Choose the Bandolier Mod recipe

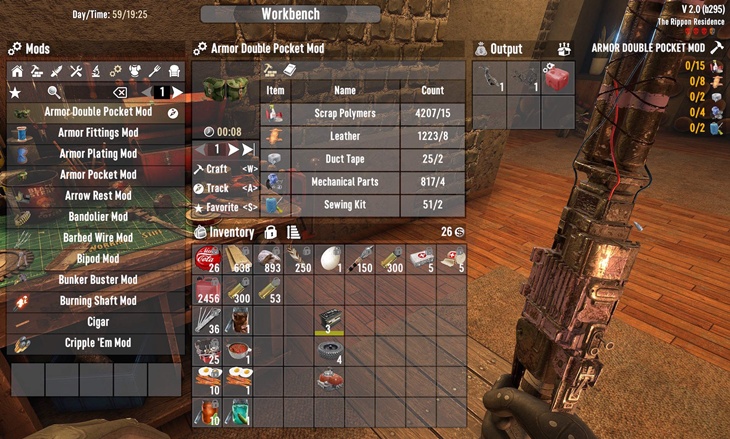tap(97, 217)
